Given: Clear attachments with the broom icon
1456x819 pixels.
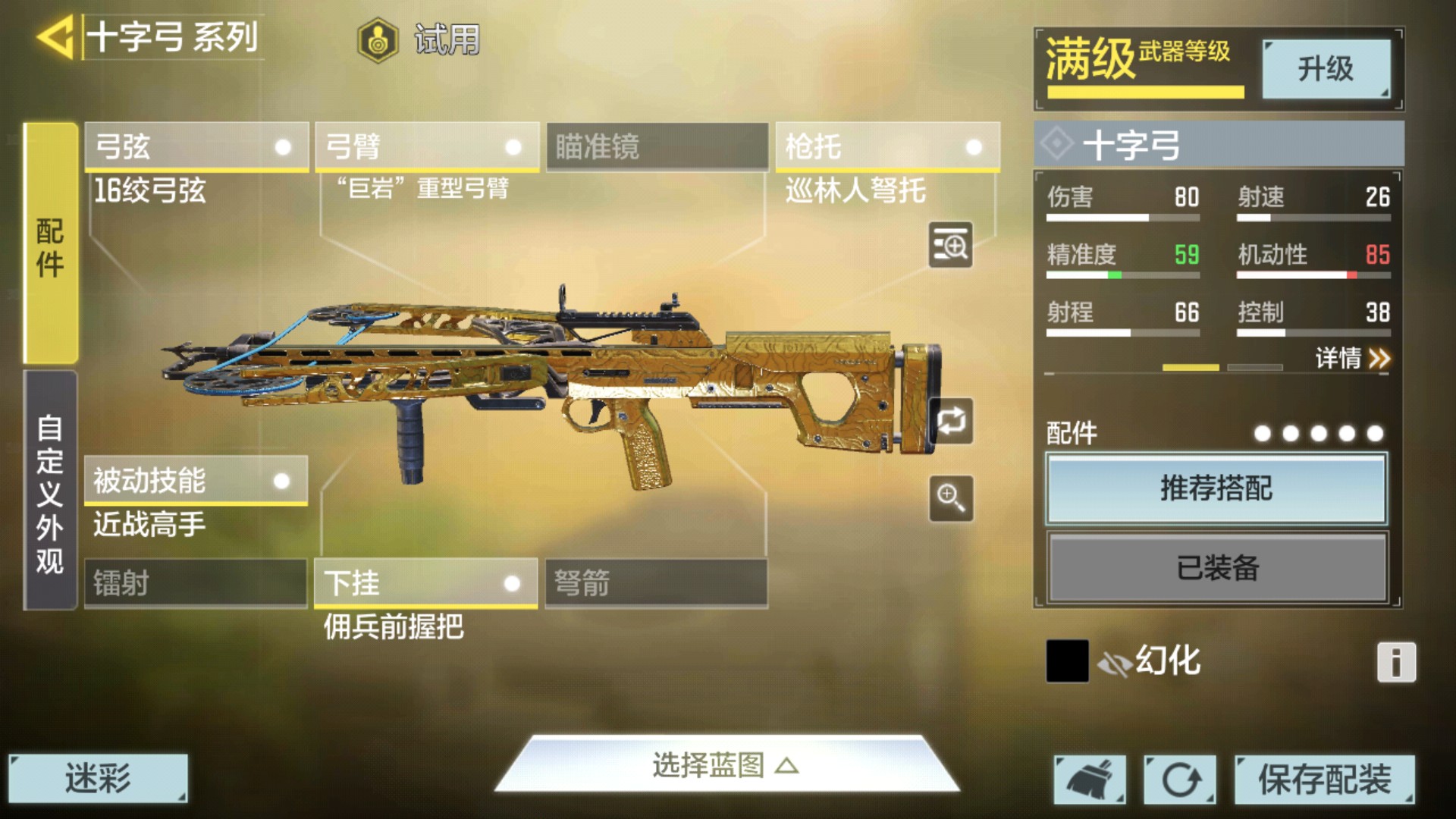Looking at the screenshot, I should click(x=1090, y=780).
